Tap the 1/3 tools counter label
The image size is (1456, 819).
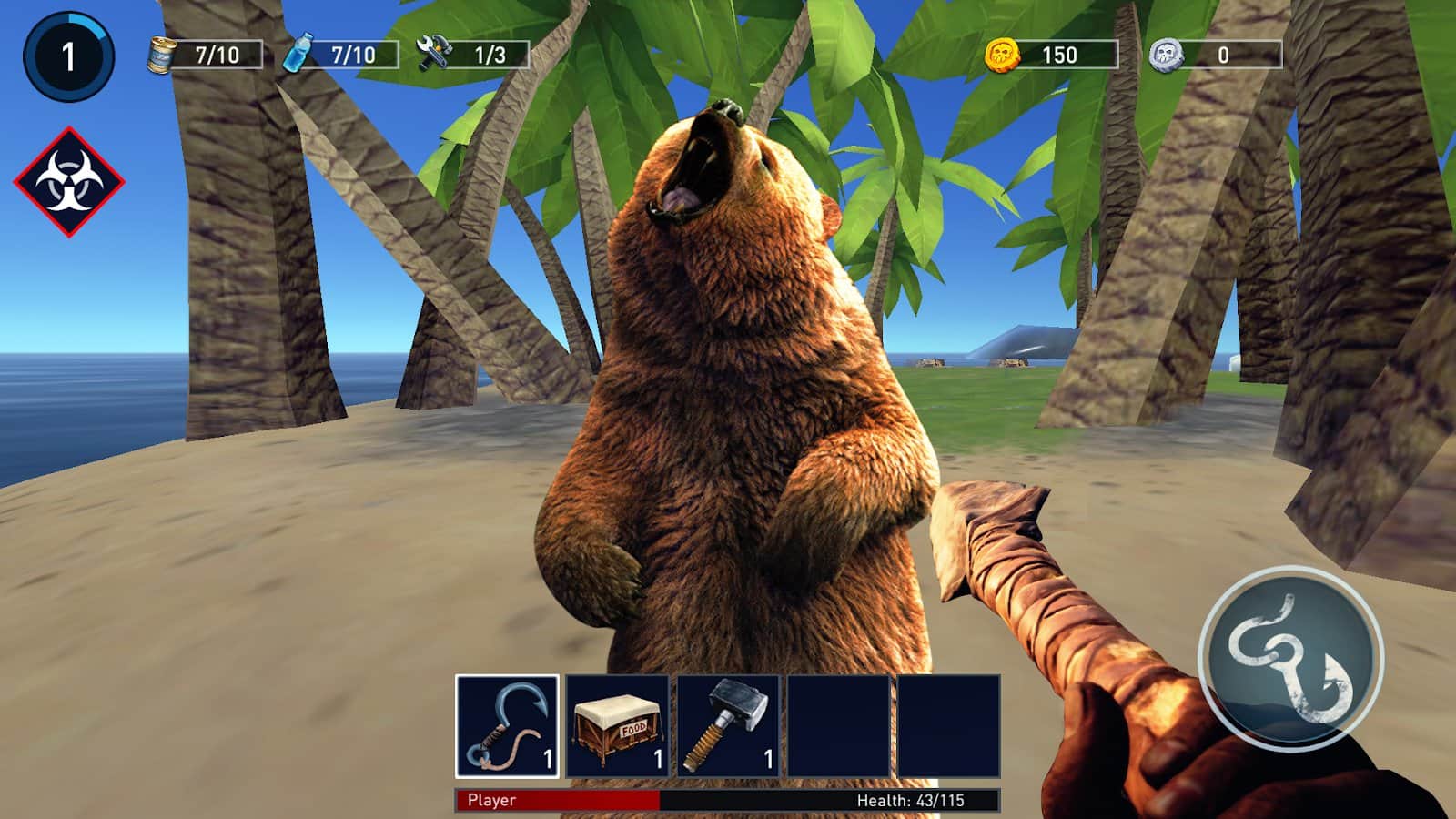pos(491,53)
